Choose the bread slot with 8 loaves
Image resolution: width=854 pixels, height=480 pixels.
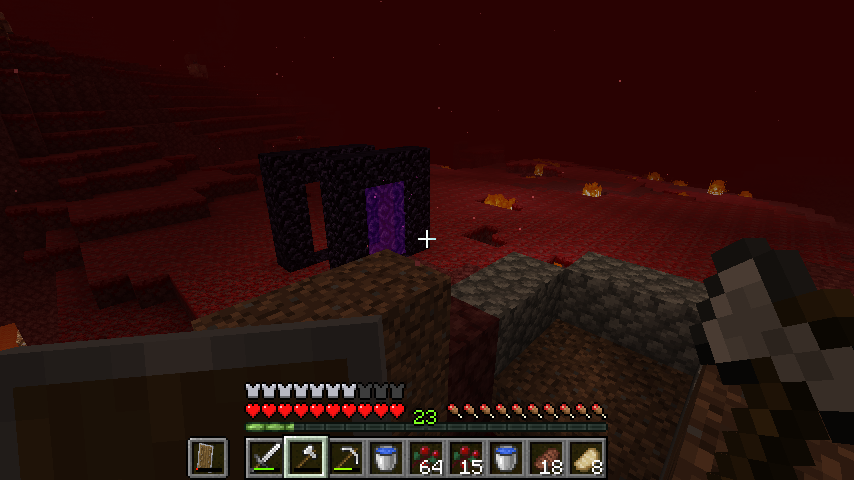coord(586,458)
